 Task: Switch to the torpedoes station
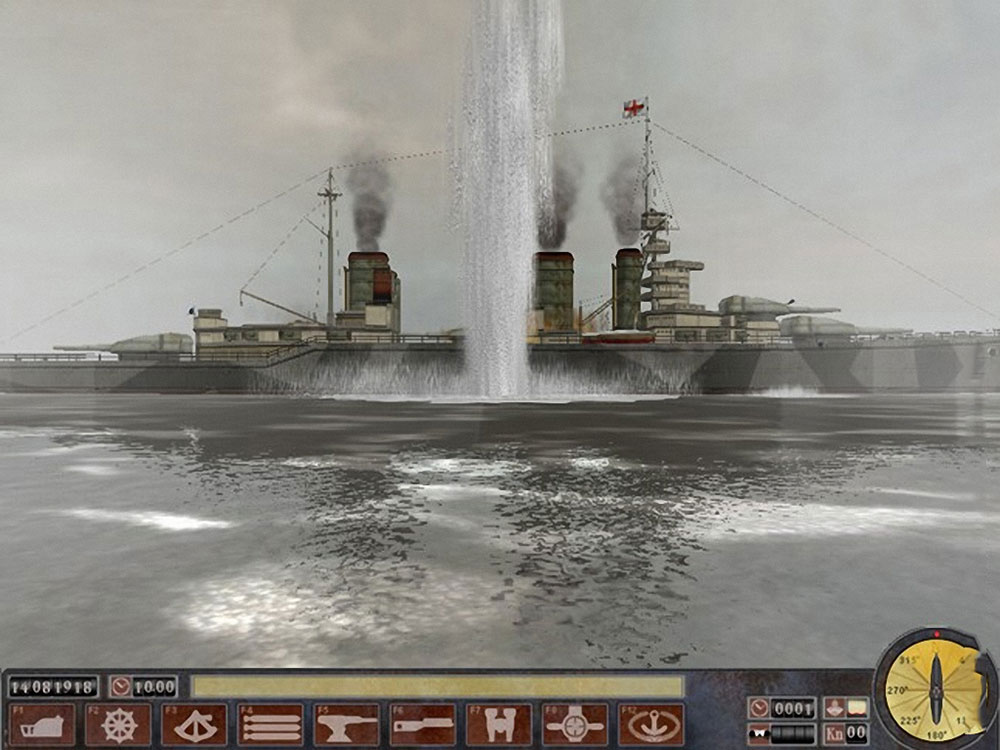pos(270,724)
